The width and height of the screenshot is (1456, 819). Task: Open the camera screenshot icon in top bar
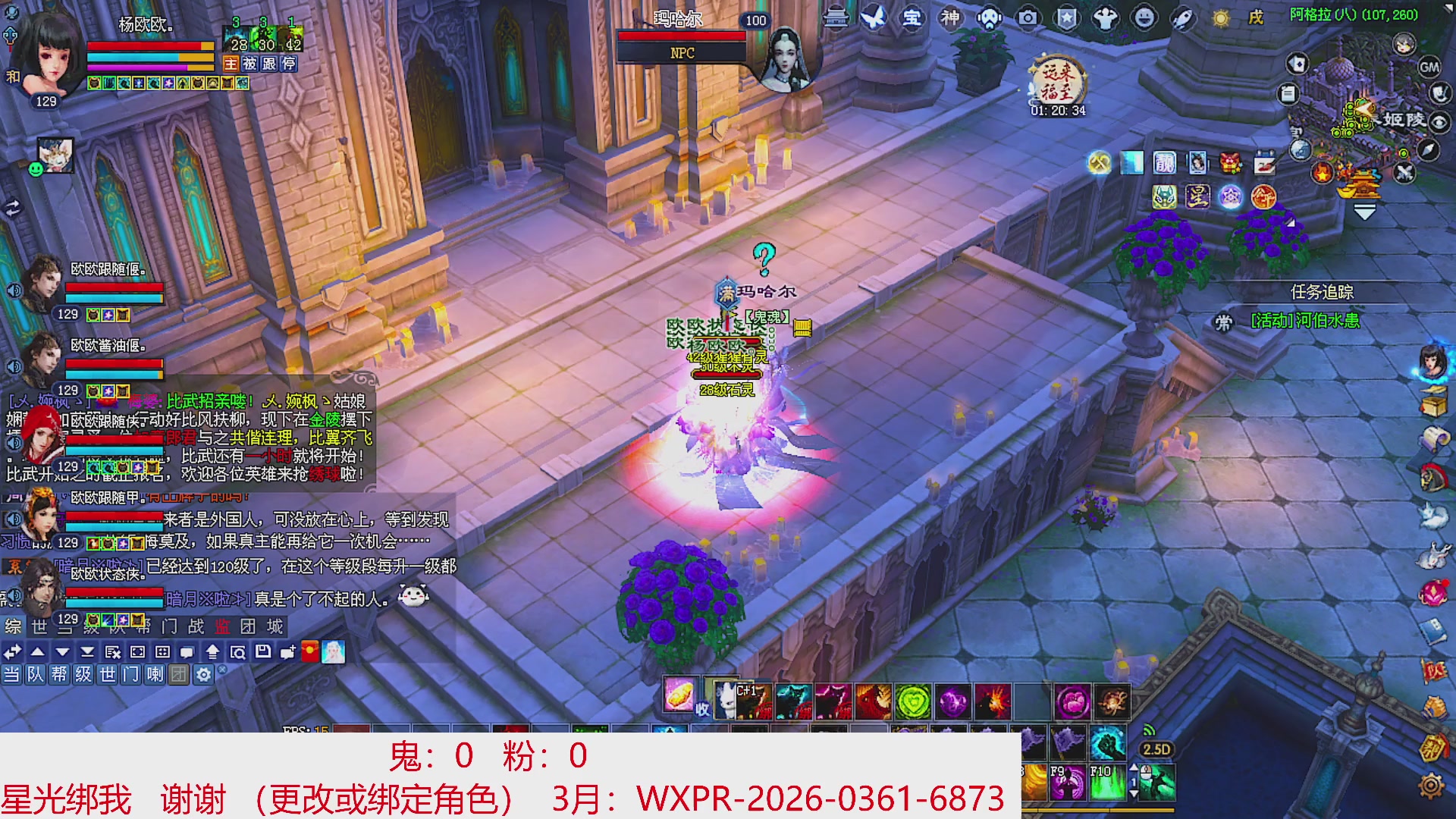pos(1028,19)
